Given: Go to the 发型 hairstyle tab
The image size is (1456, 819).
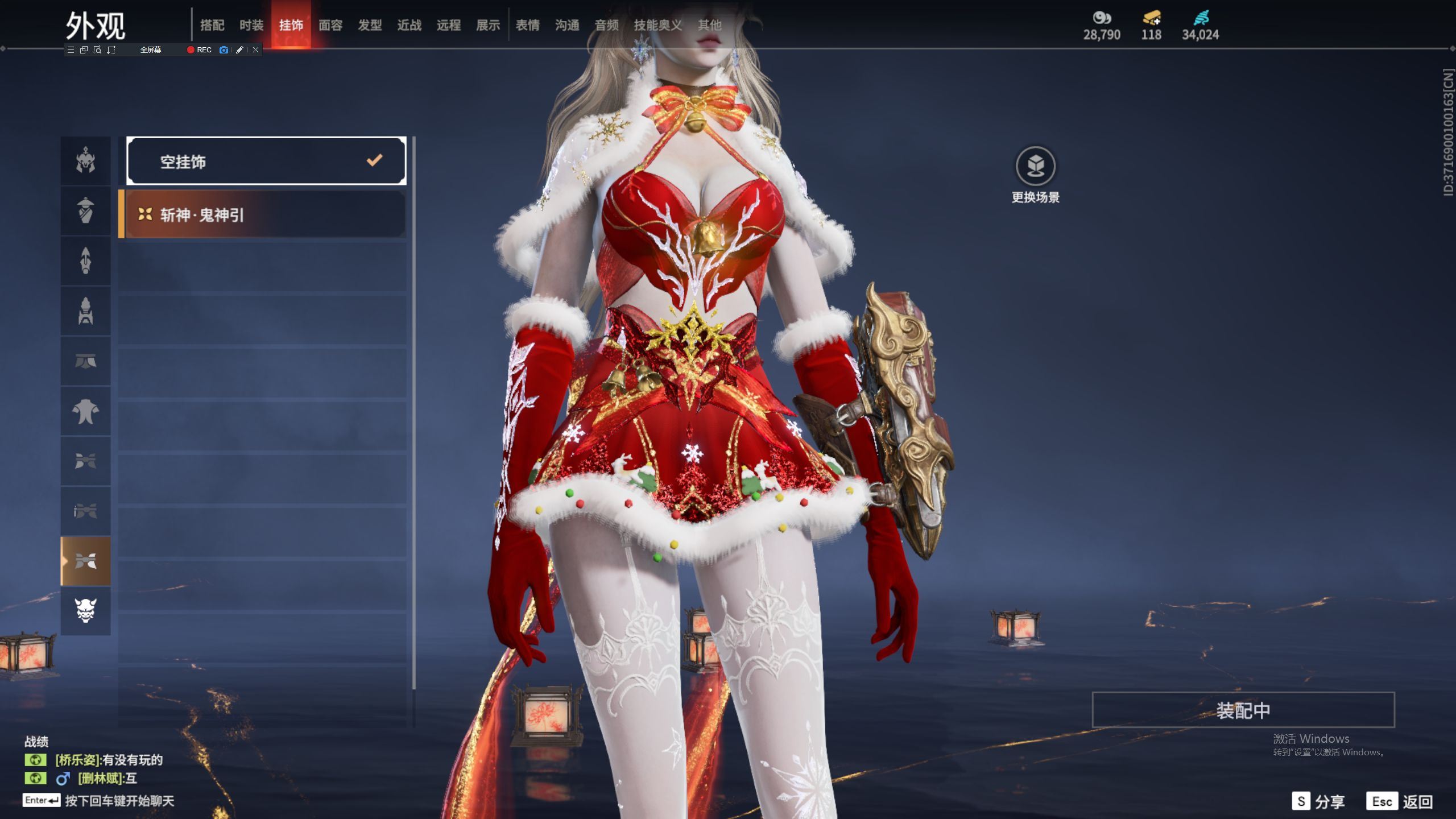Looking at the screenshot, I should (x=370, y=25).
